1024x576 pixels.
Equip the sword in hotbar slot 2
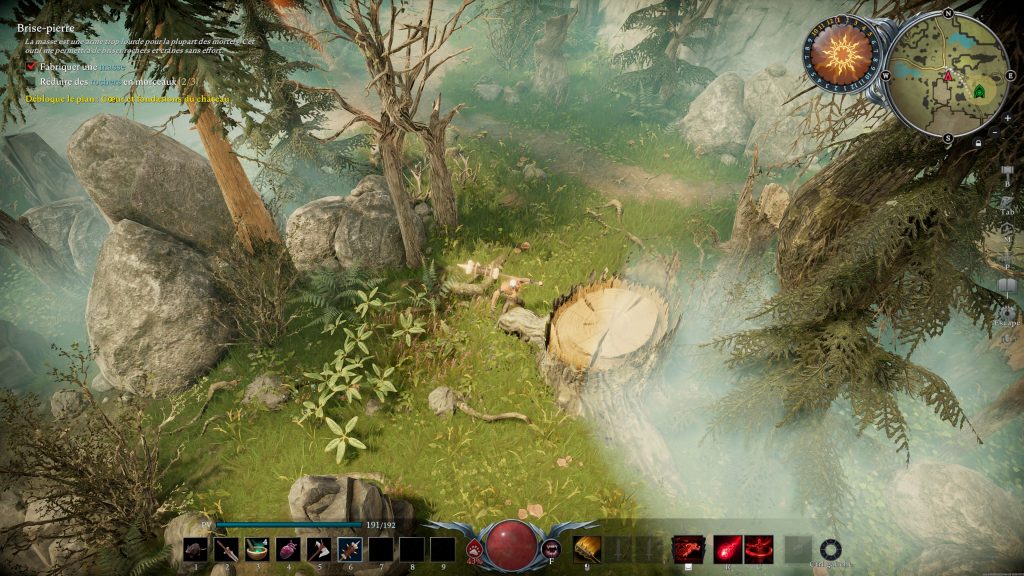(227, 549)
